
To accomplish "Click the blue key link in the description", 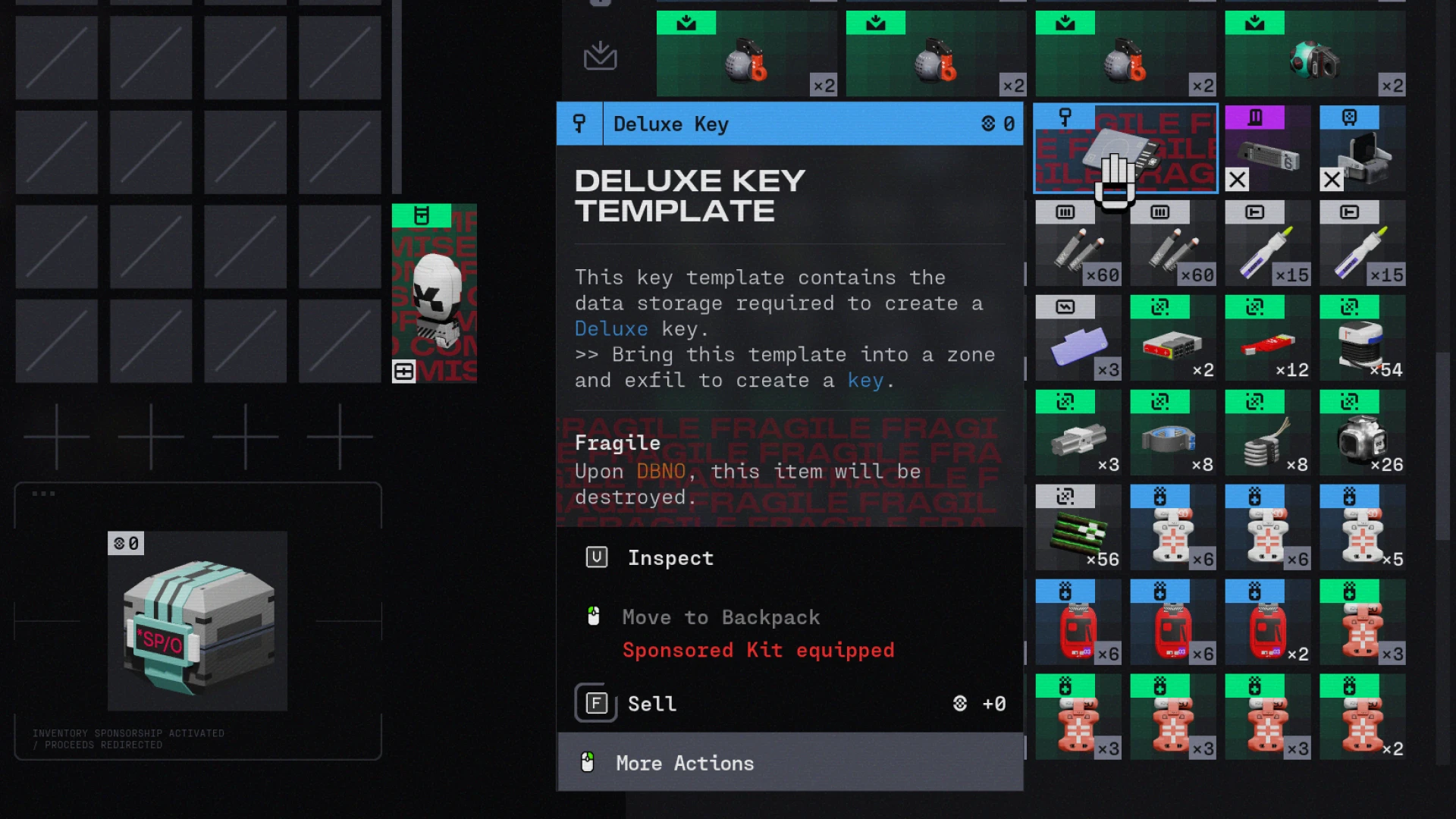I will (865, 380).
